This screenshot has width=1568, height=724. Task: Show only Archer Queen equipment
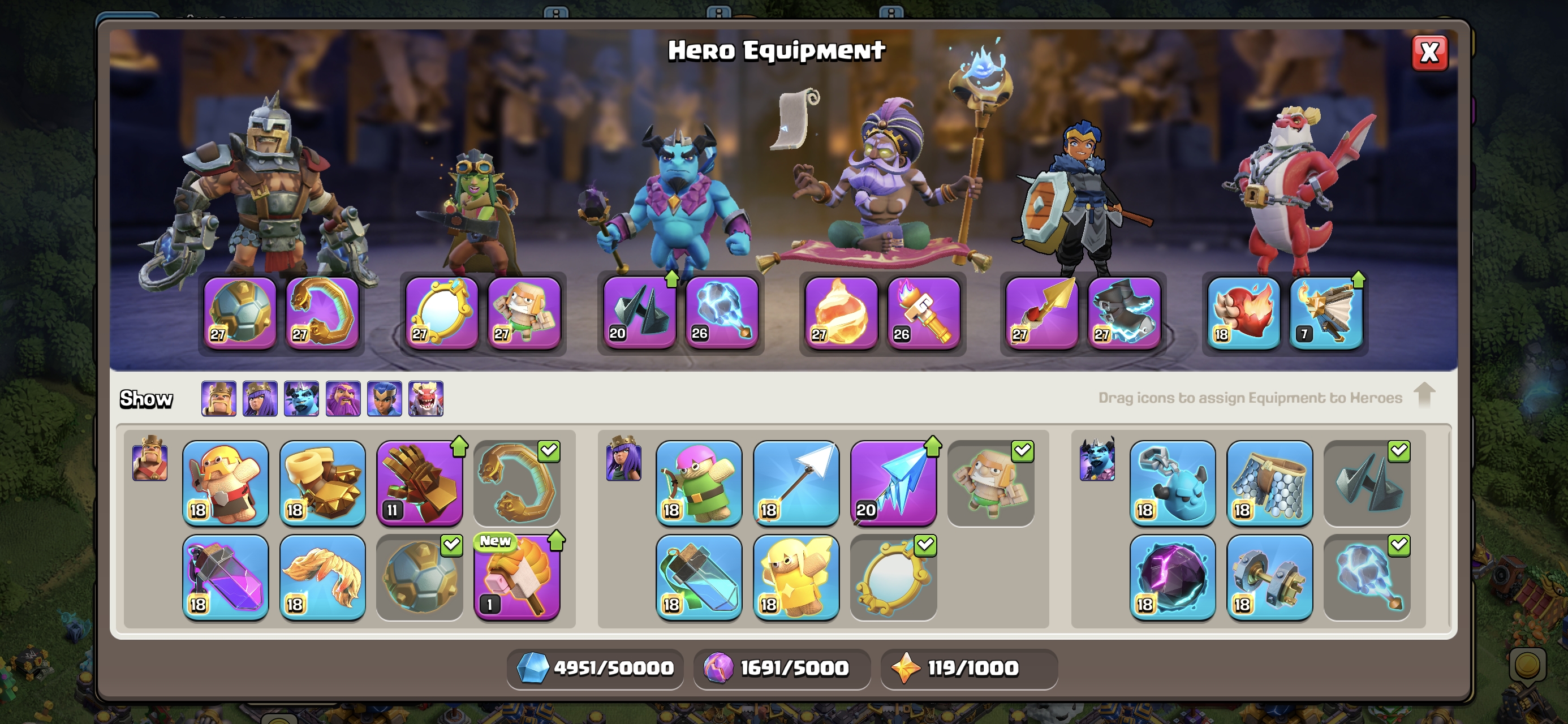pyautogui.click(x=260, y=399)
